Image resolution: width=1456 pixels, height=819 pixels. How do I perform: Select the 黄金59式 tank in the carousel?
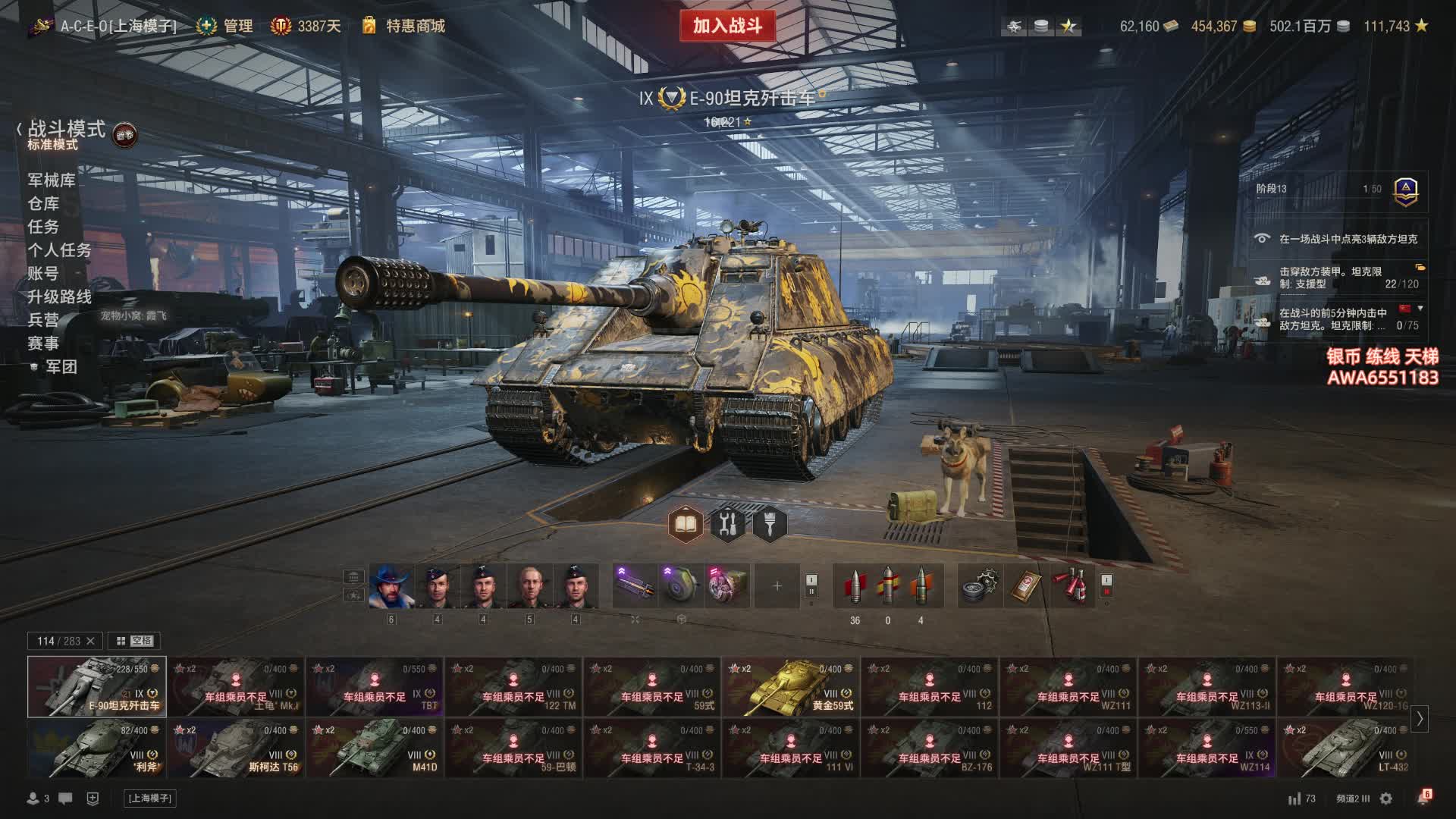791,687
